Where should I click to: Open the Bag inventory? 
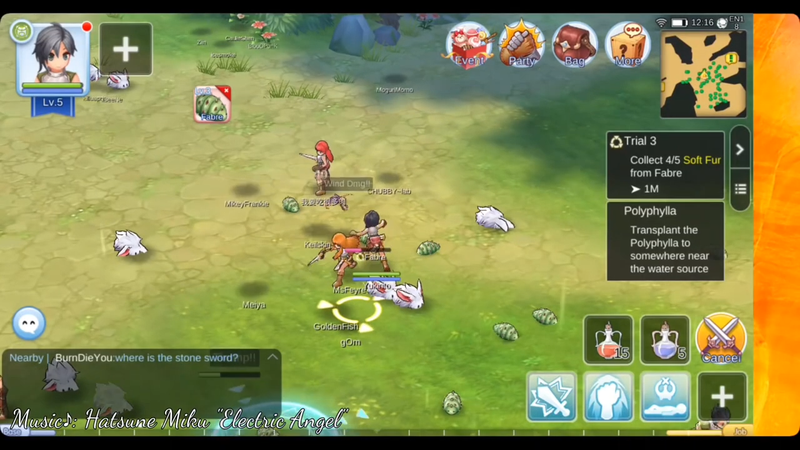pyautogui.click(x=575, y=43)
